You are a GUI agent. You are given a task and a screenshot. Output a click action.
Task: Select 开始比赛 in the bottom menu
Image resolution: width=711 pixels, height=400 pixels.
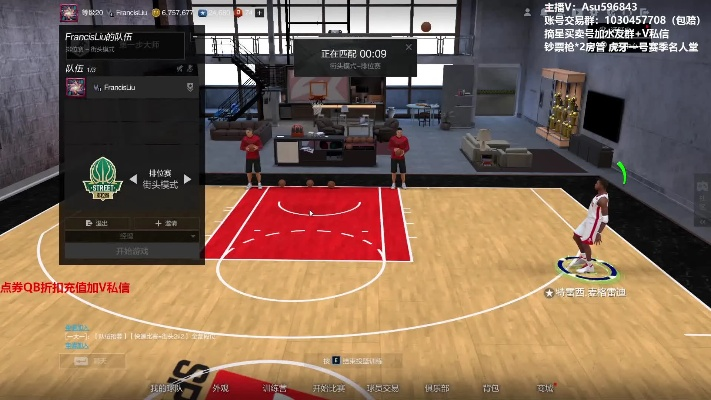(x=329, y=388)
